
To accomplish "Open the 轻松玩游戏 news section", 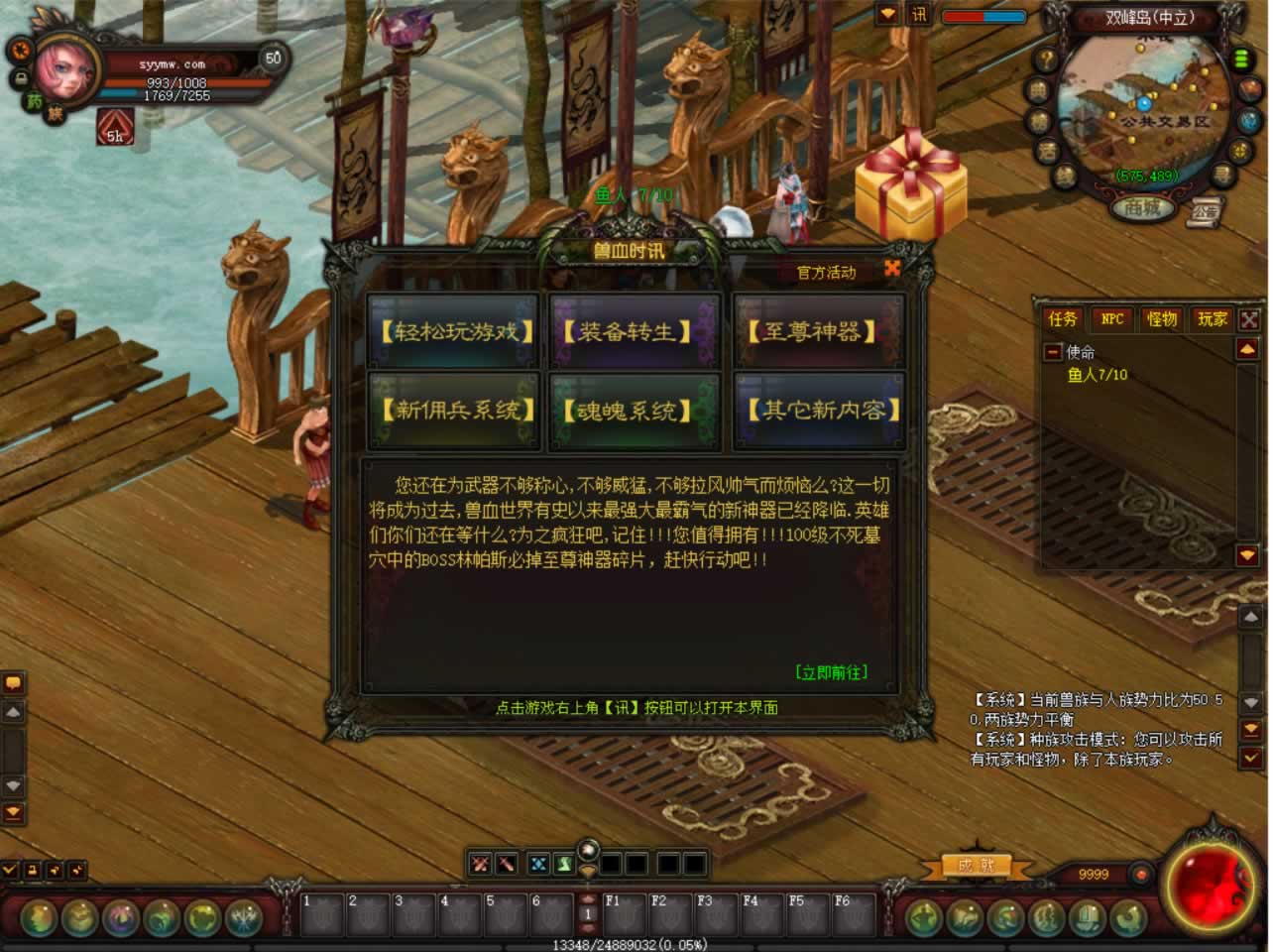I will tap(455, 331).
